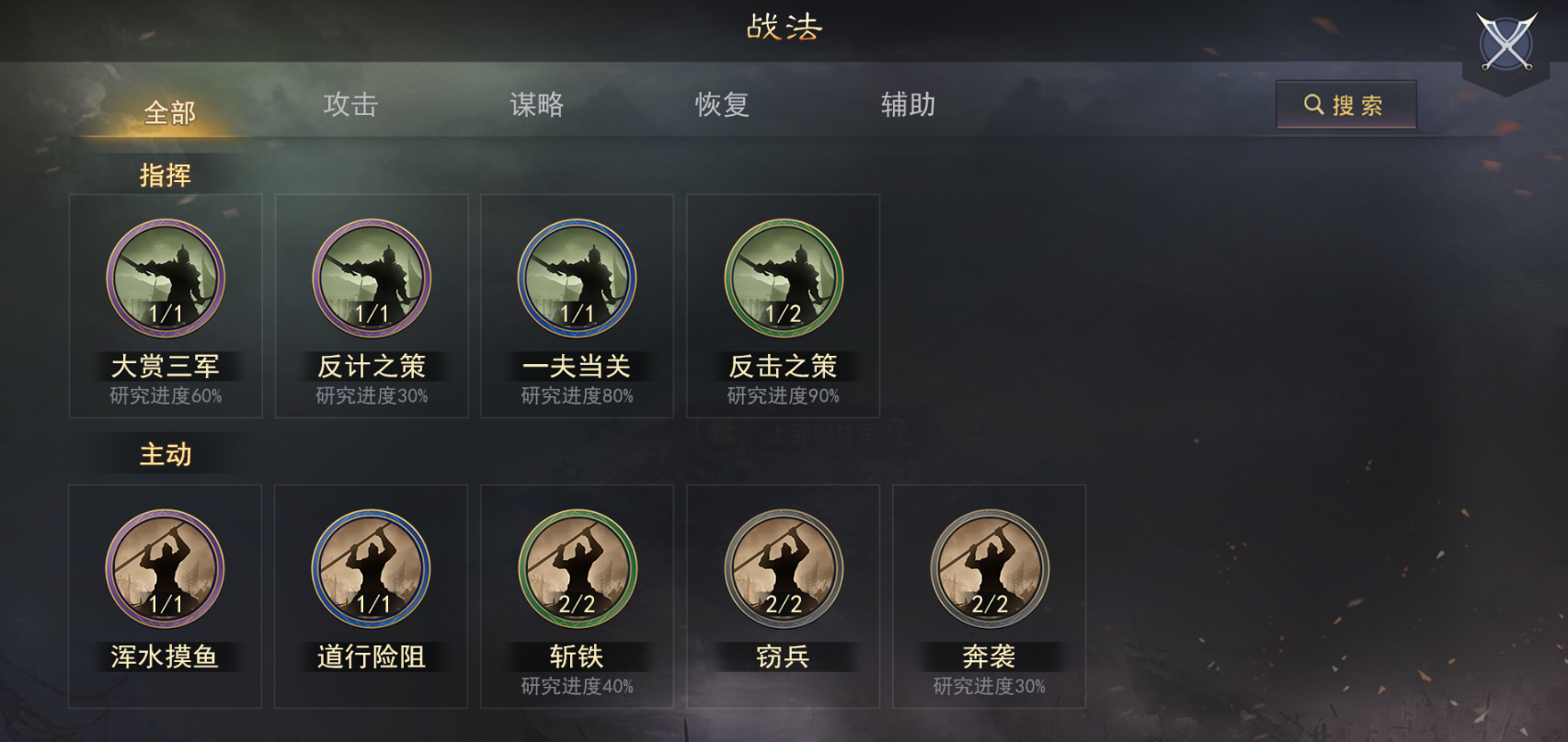Click the 研究进度90% progress text under 反击之策
Viewport: 1568px width, 742px height.
pos(783,395)
